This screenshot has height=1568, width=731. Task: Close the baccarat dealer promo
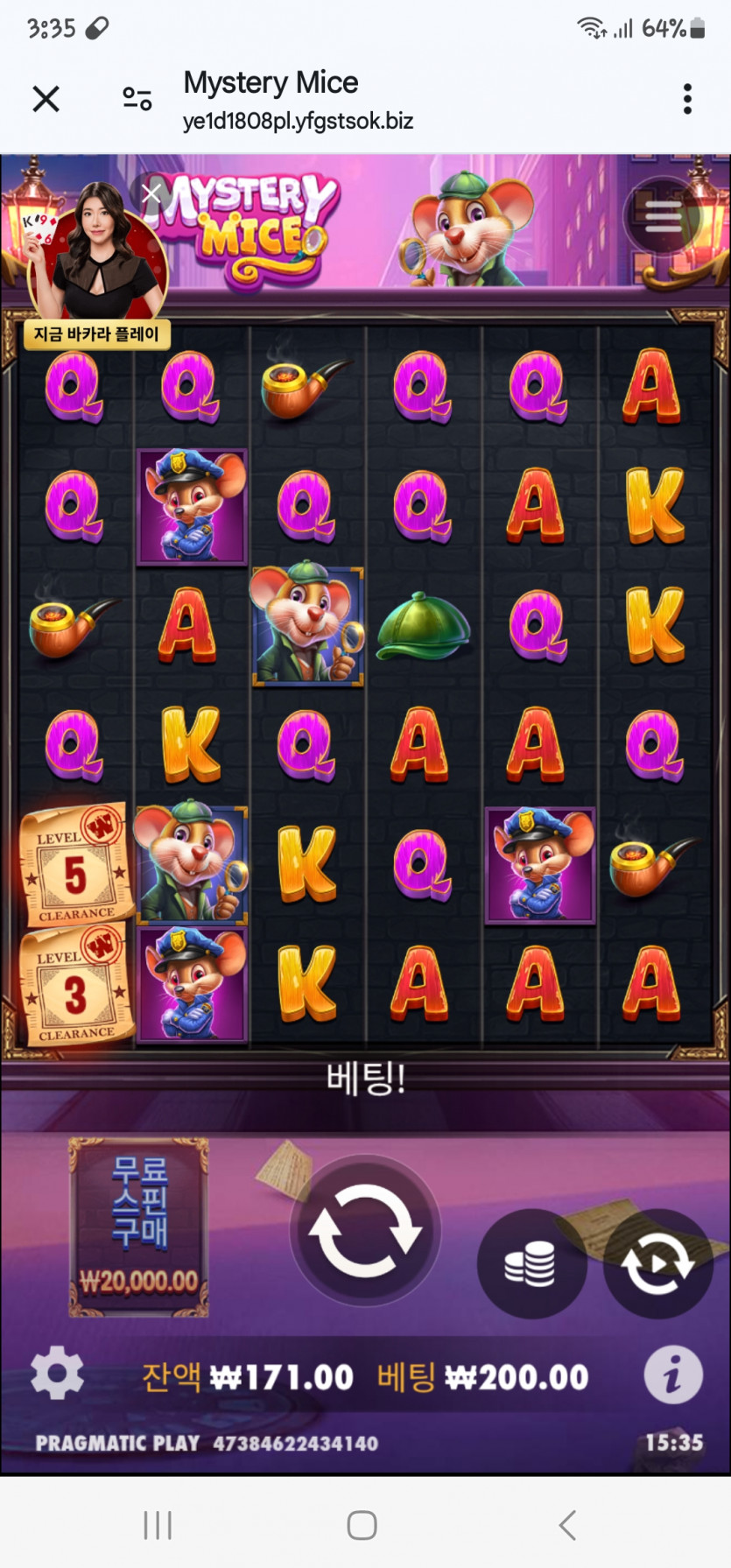pyautogui.click(x=151, y=193)
